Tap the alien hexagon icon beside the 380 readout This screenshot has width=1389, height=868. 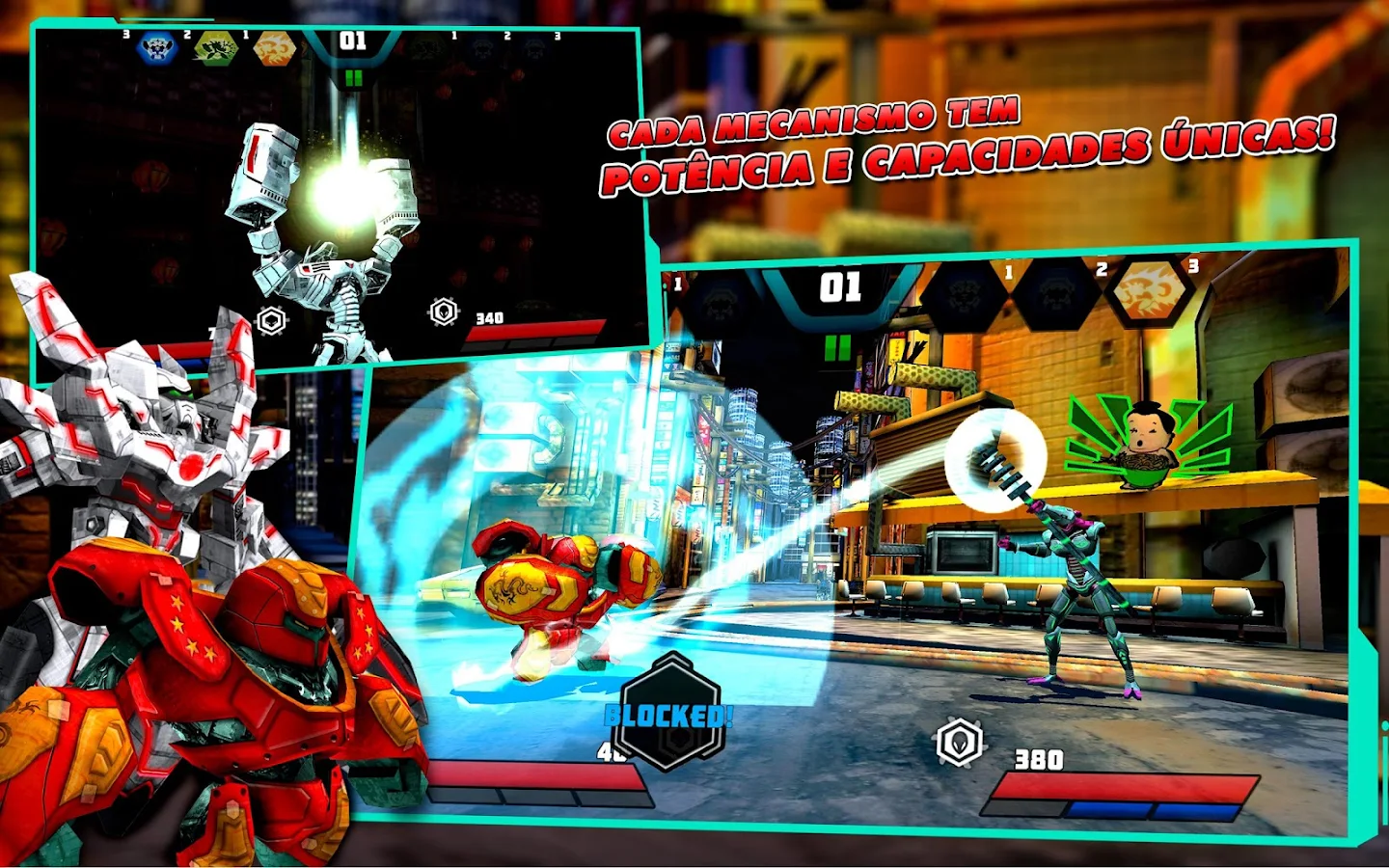pos(959,743)
